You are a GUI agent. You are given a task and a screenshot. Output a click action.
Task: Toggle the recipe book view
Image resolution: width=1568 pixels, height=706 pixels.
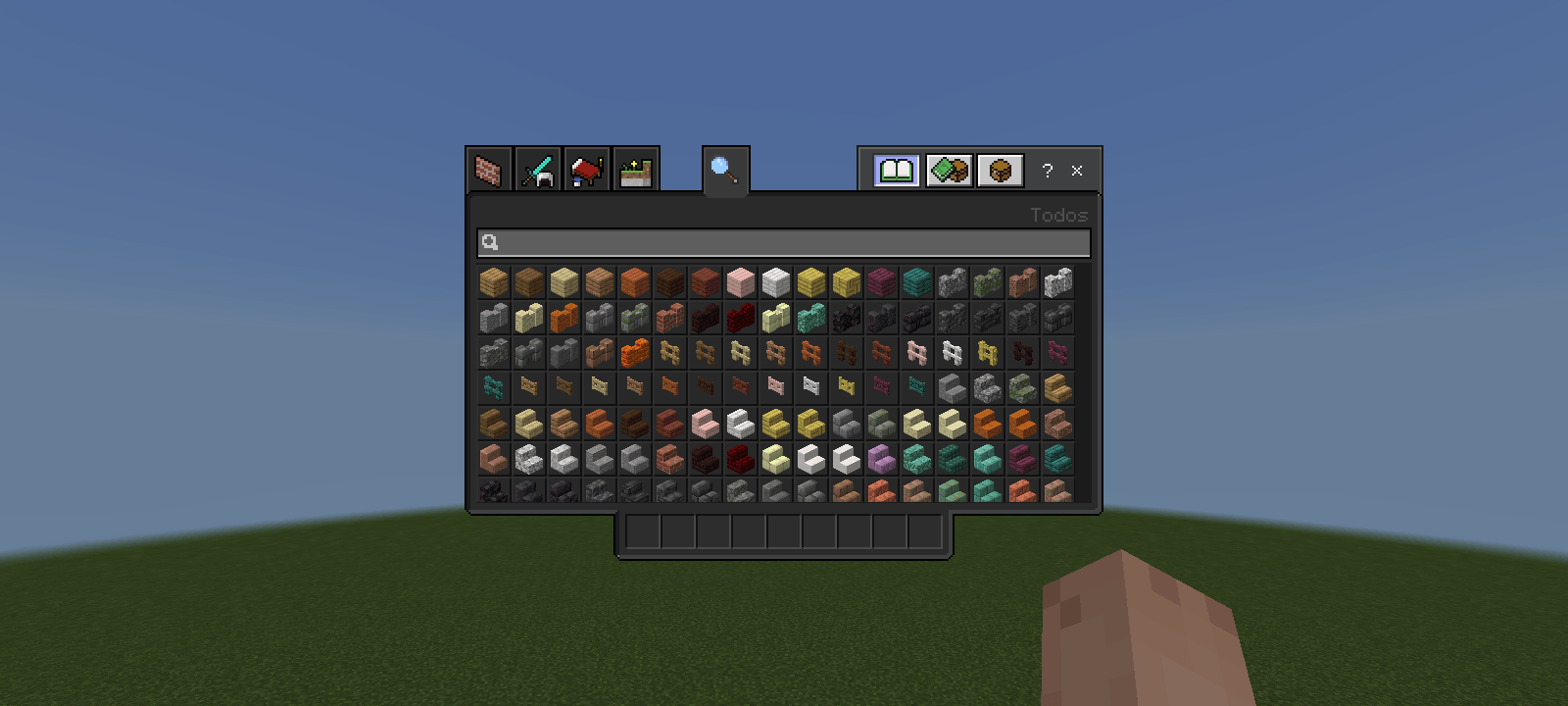click(x=895, y=170)
